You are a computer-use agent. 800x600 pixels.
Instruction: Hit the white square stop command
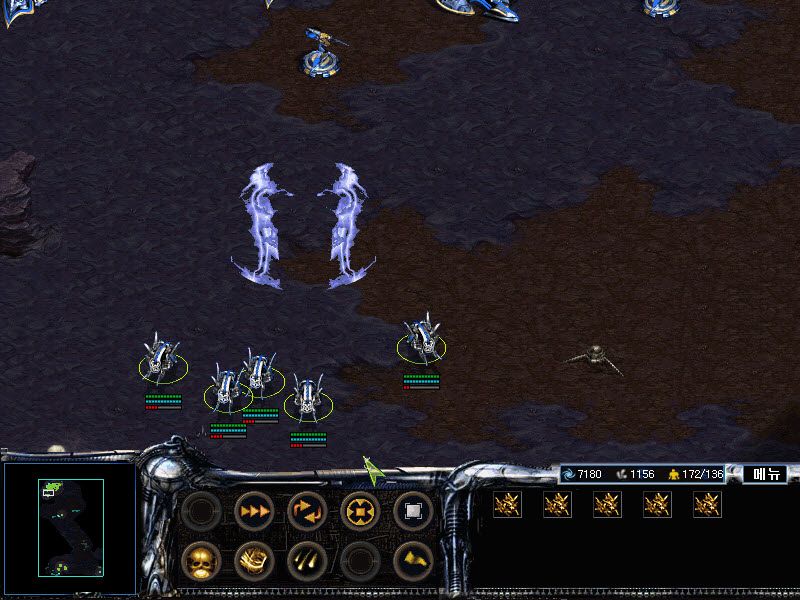click(x=413, y=510)
